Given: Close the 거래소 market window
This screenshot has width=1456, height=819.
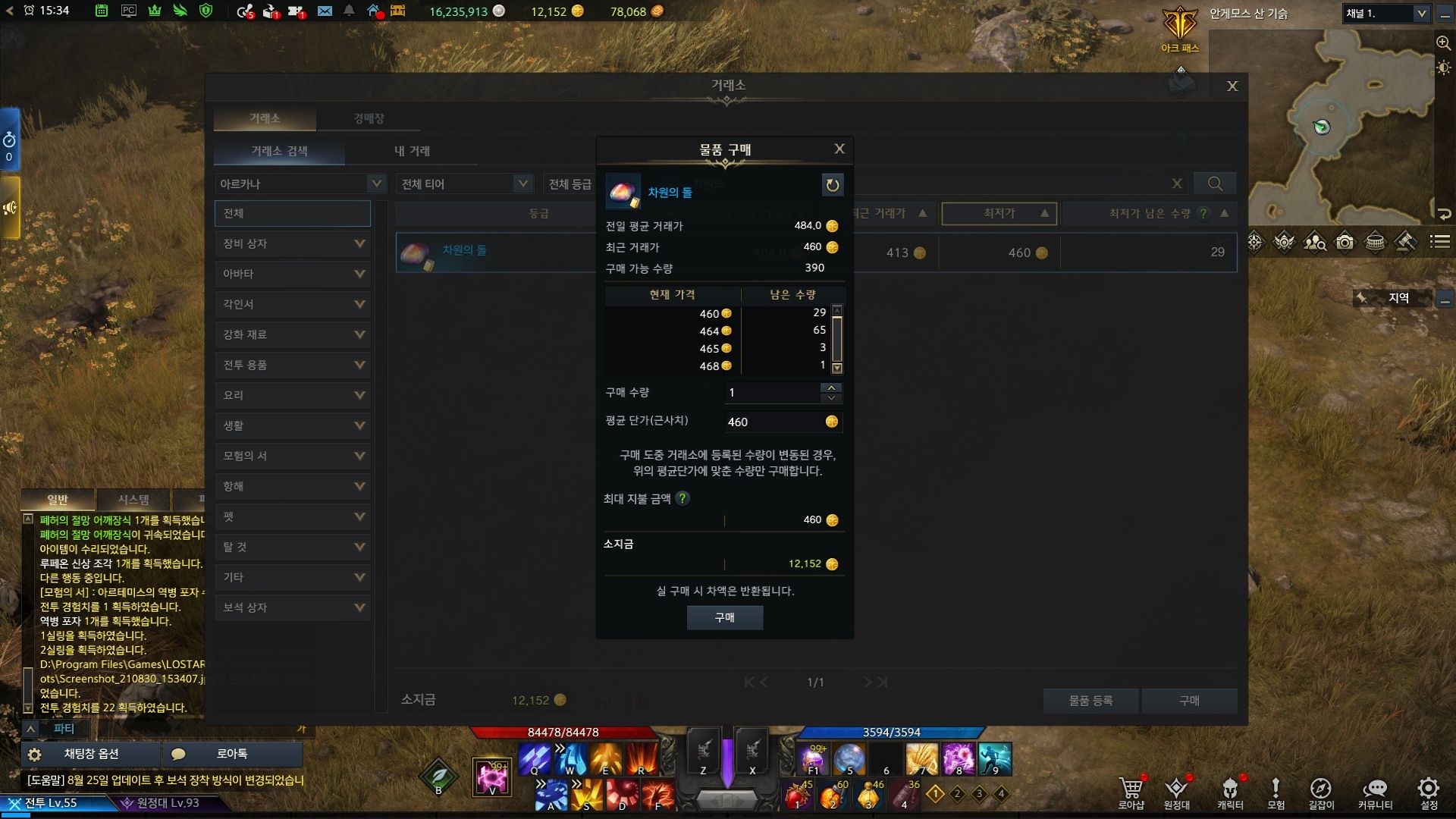Looking at the screenshot, I should (x=1232, y=86).
